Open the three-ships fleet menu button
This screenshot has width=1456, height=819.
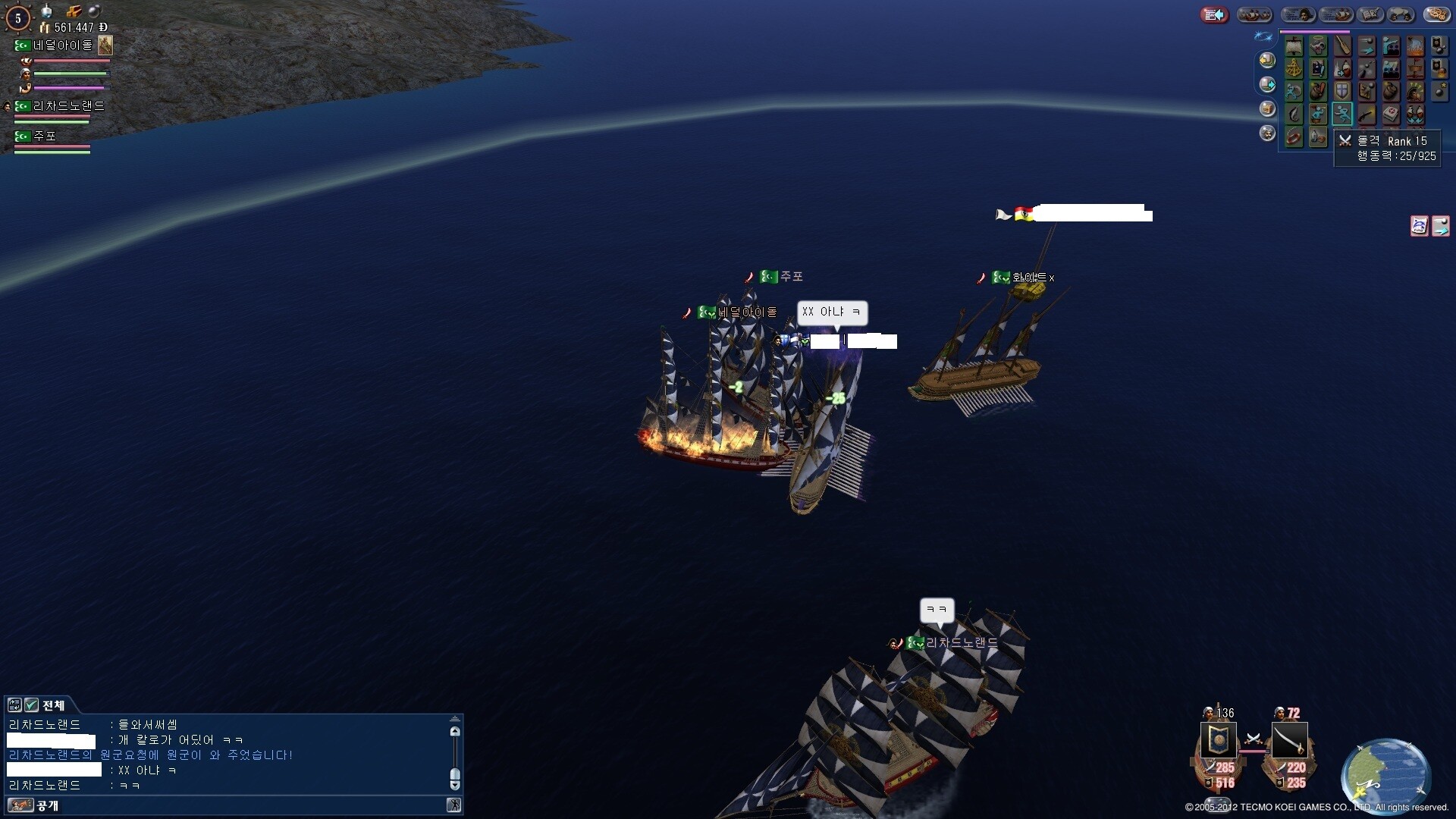1254,14
